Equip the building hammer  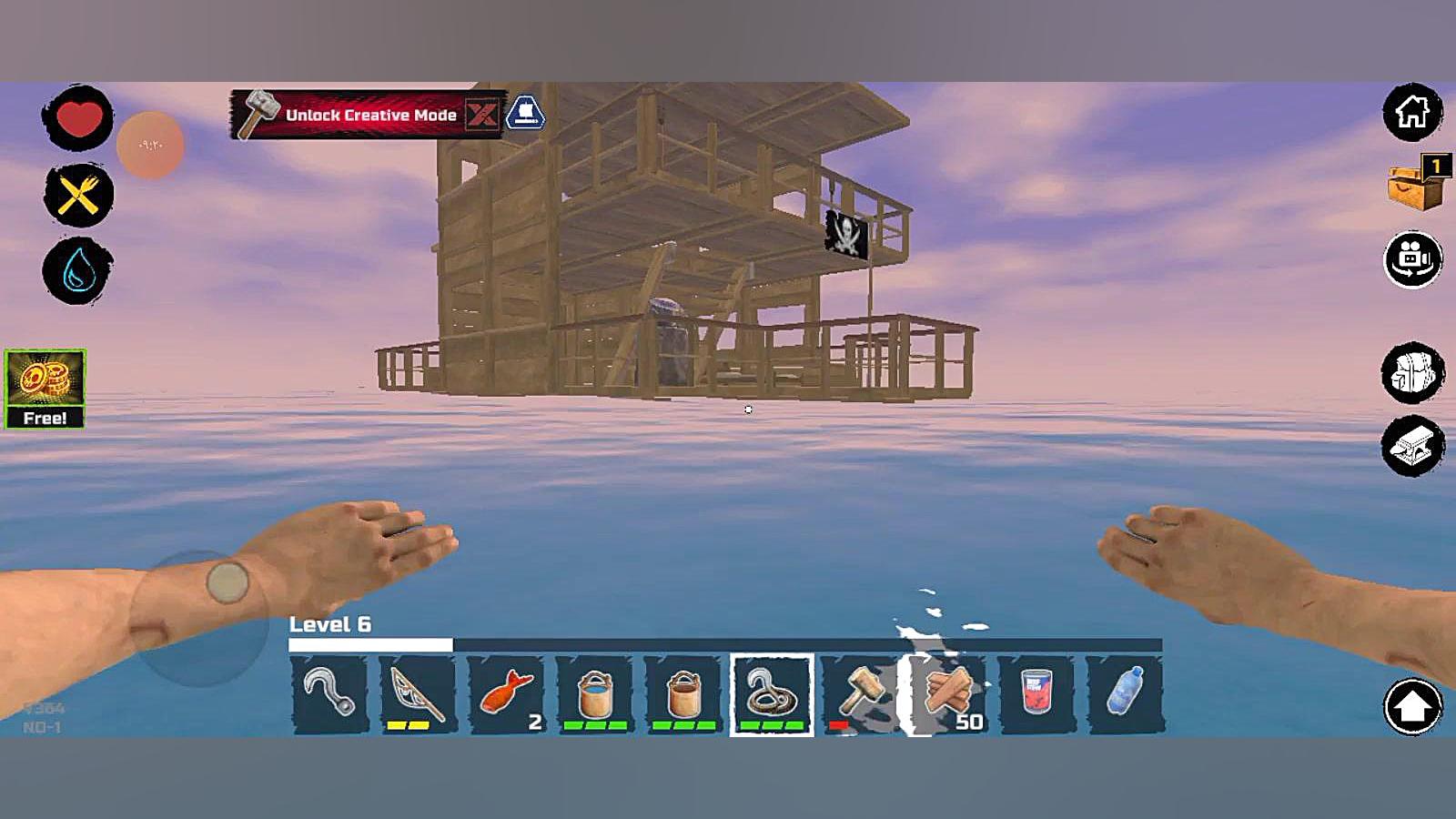click(859, 694)
